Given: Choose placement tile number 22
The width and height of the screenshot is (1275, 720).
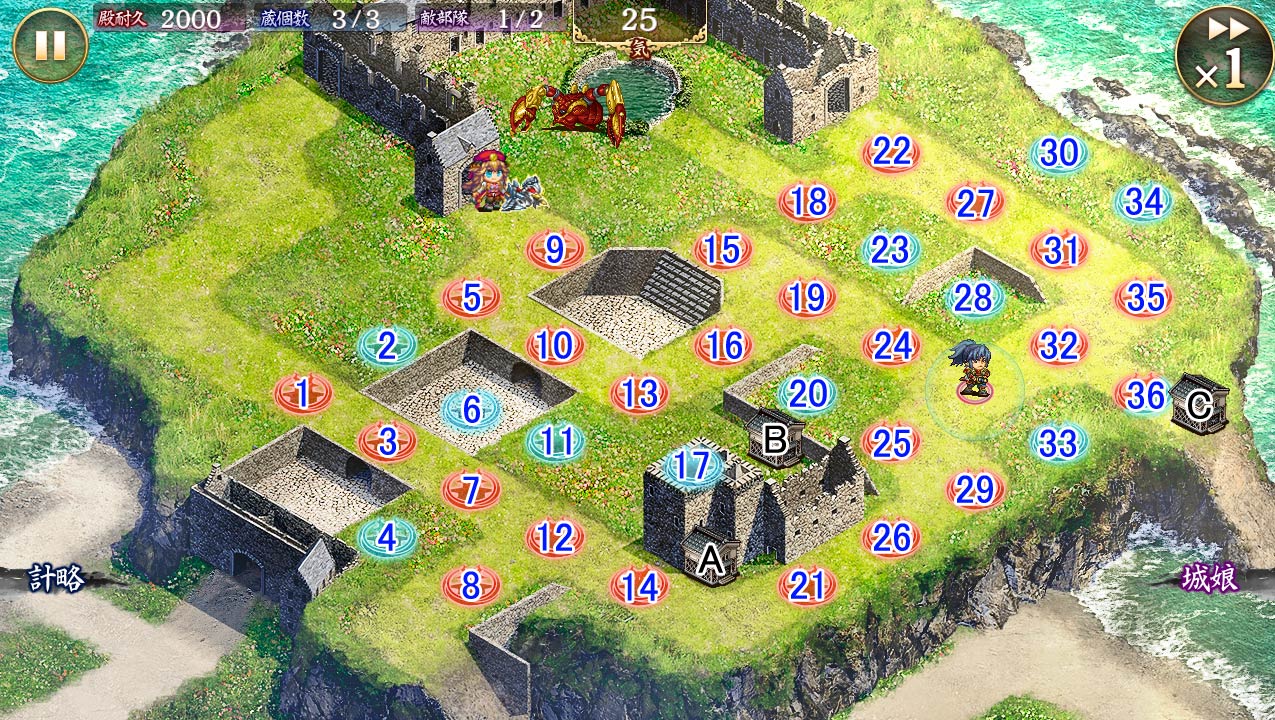Looking at the screenshot, I should tap(891, 152).
